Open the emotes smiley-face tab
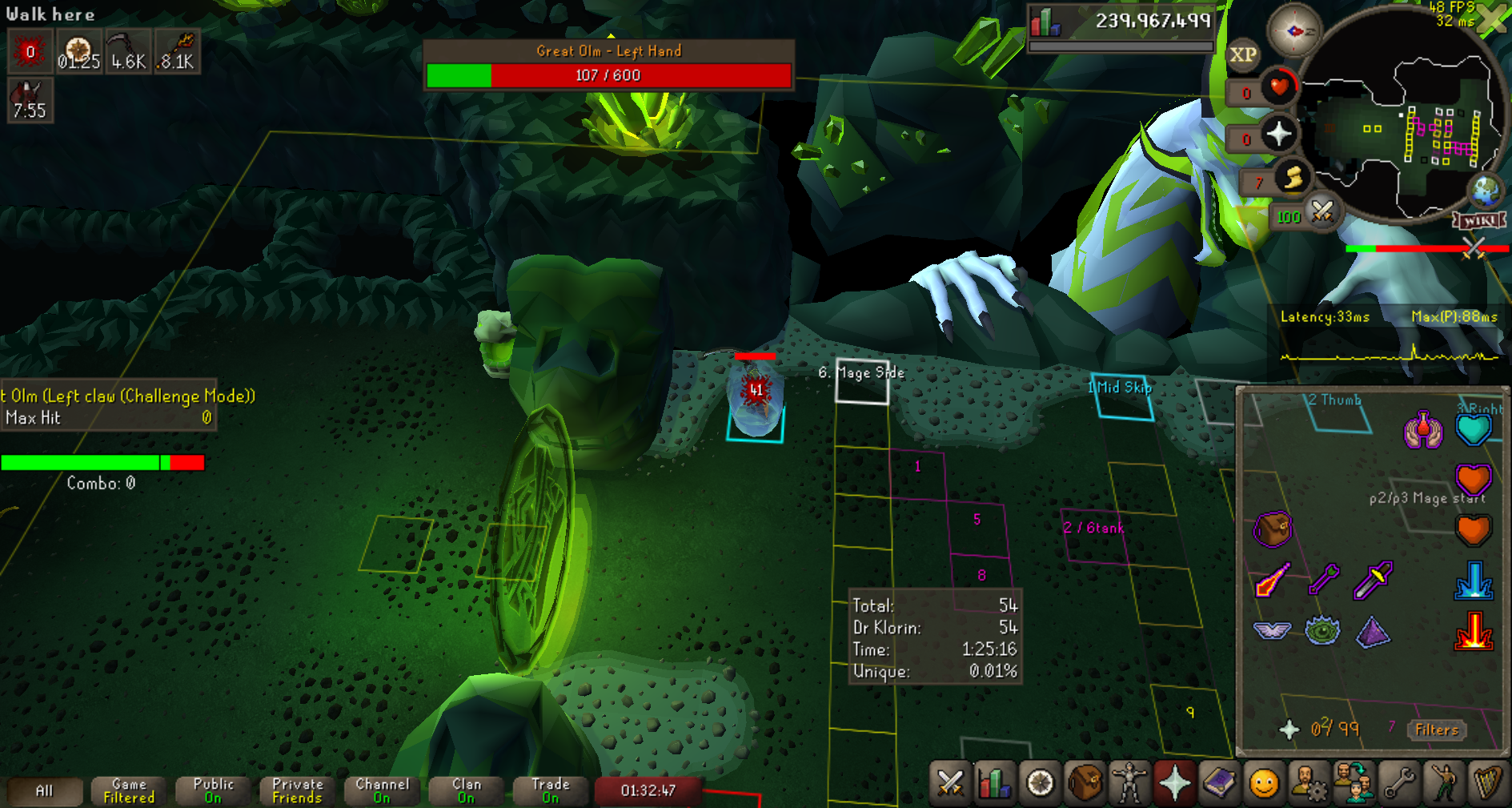This screenshot has height=808, width=1512. [1264, 782]
